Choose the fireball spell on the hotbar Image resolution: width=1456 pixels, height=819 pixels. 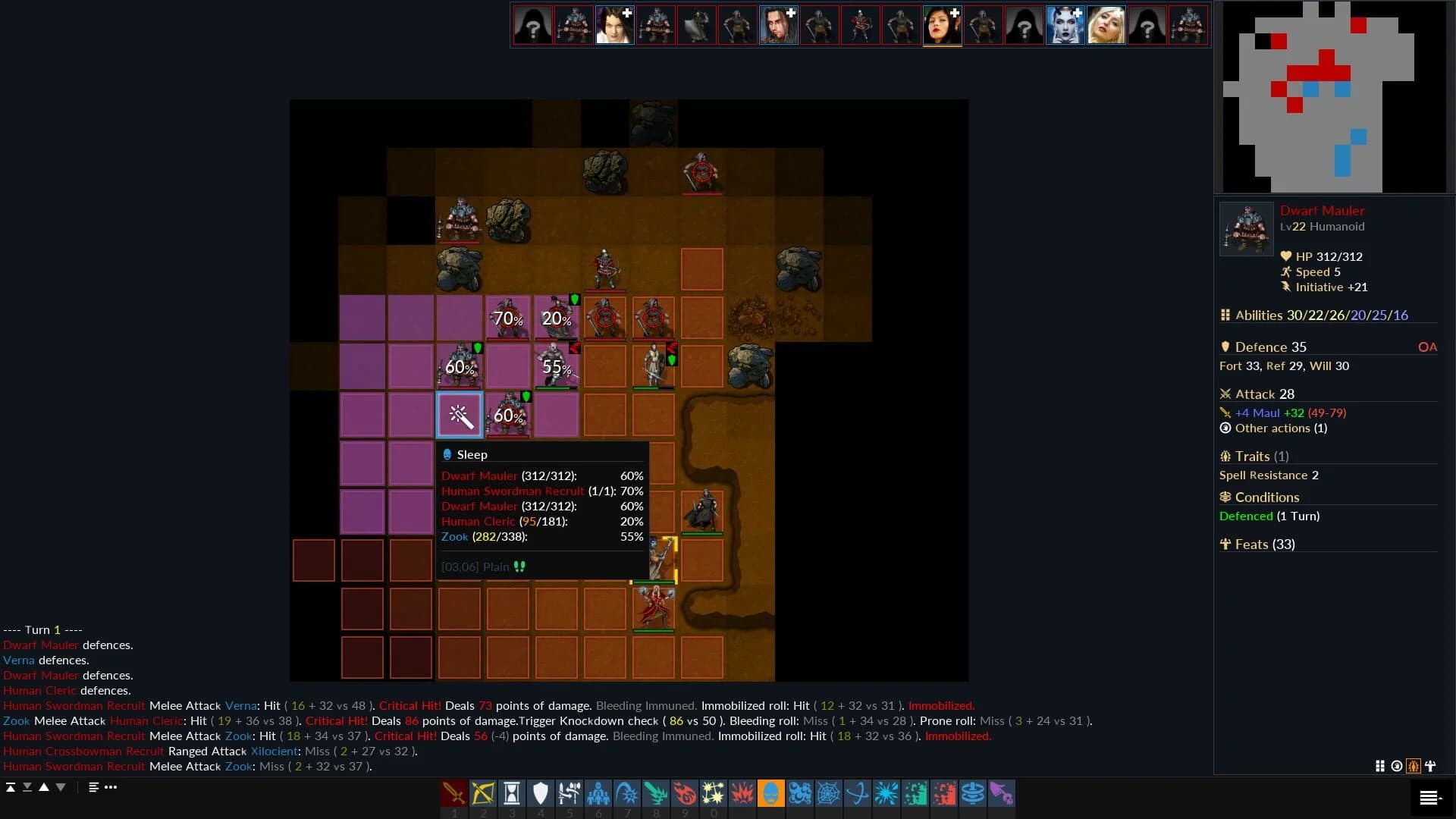686,794
